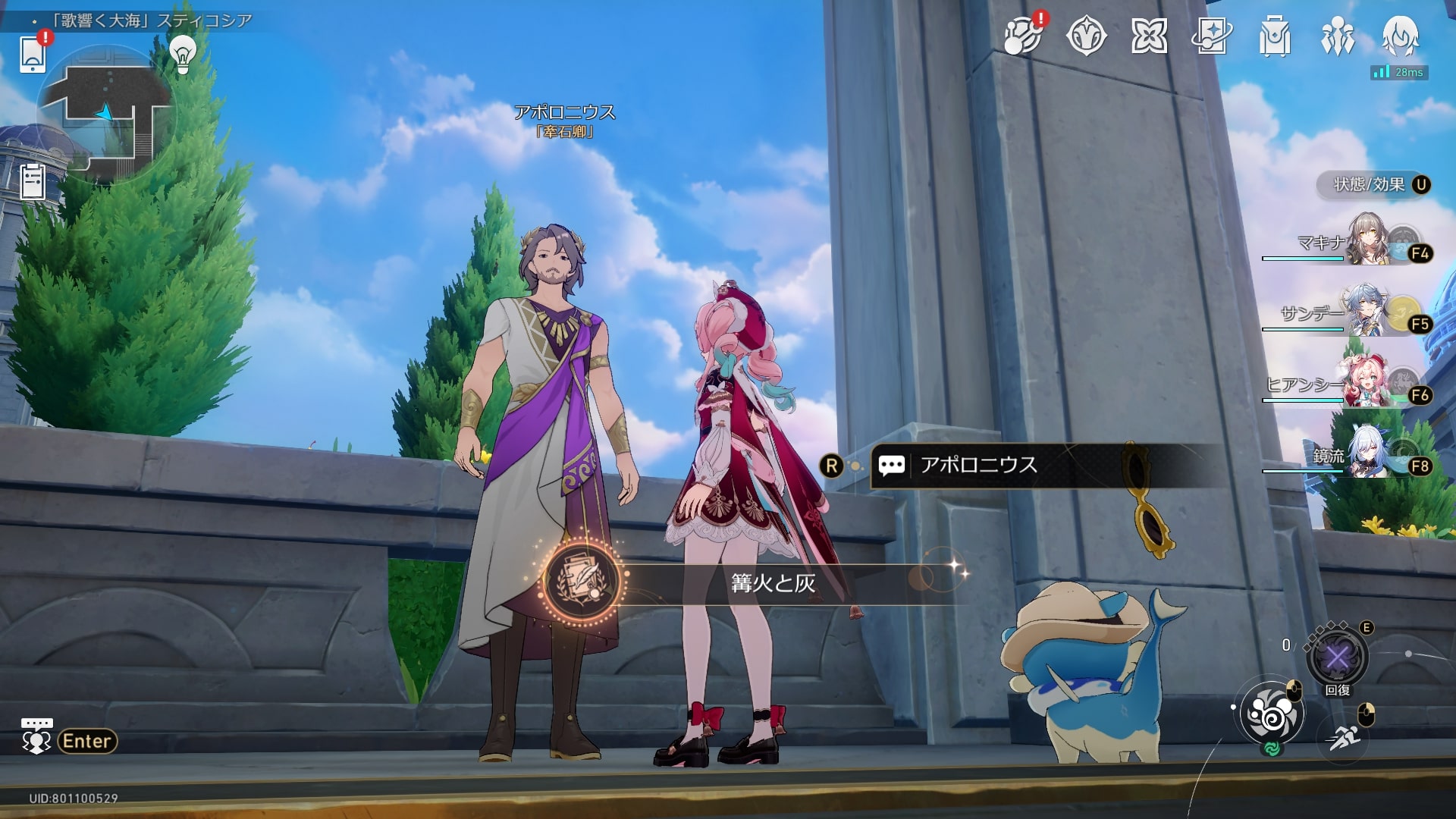
Task: Open the character head profile icon
Action: pos(1400,36)
